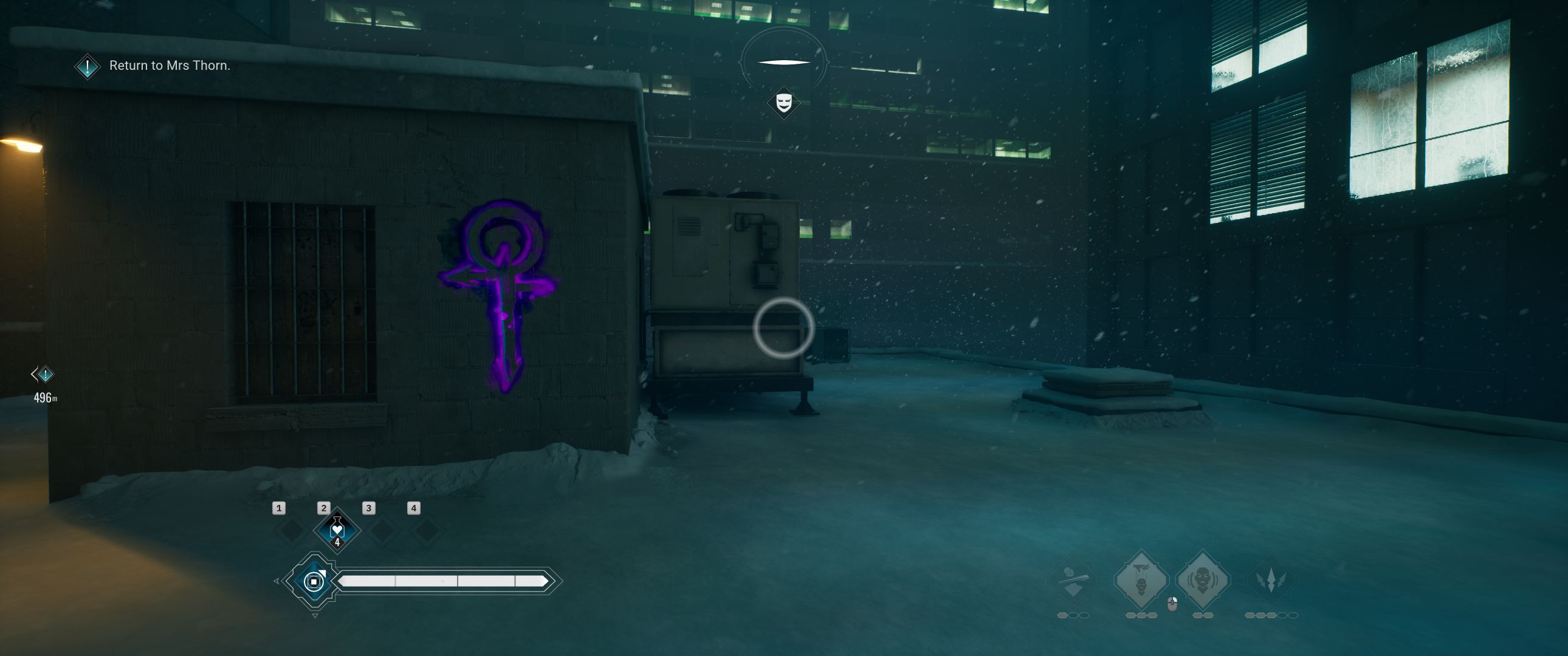1568x656 pixels.
Task: Select the heart potion hotbar slot
Action: click(x=337, y=530)
